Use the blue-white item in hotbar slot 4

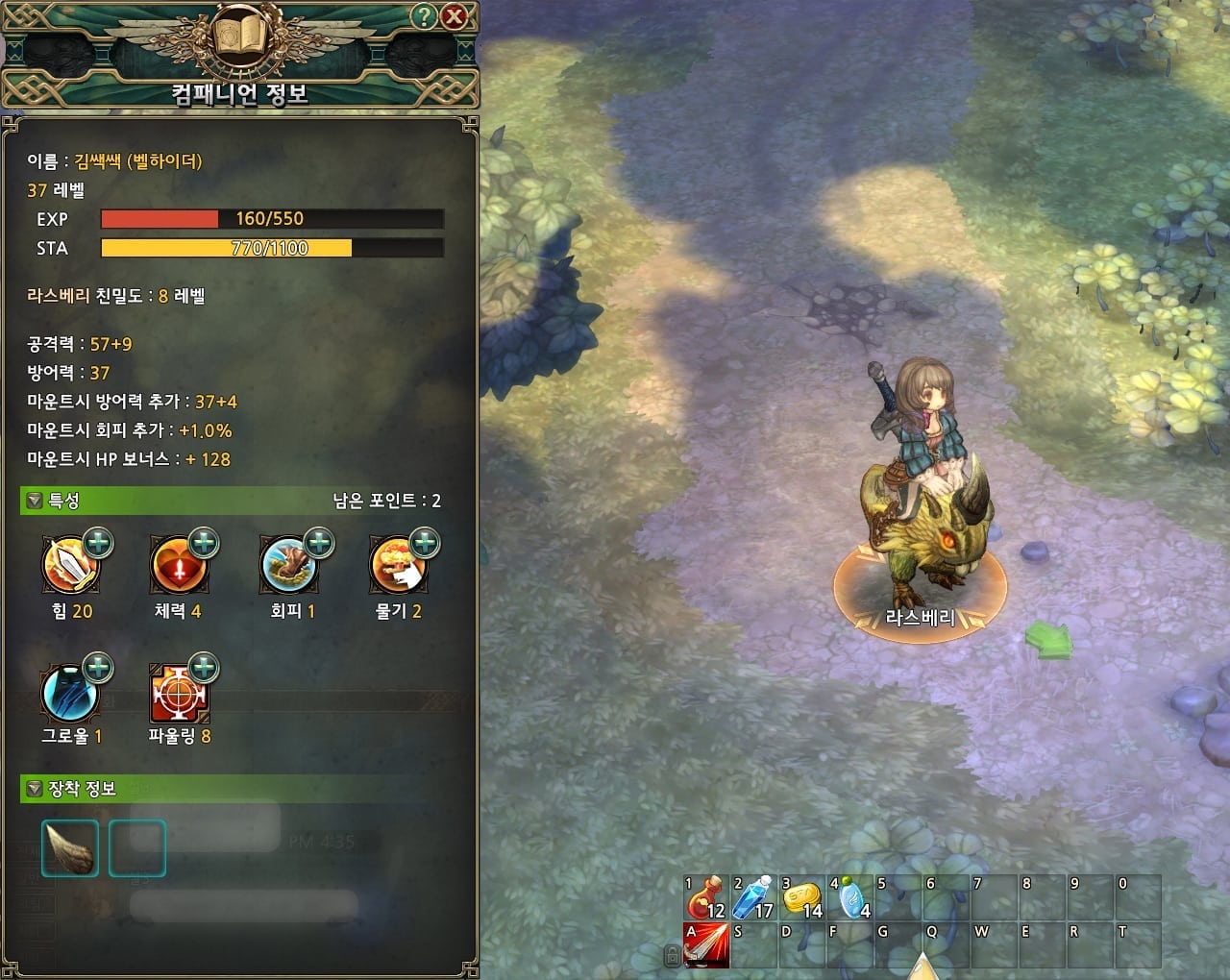tap(849, 897)
